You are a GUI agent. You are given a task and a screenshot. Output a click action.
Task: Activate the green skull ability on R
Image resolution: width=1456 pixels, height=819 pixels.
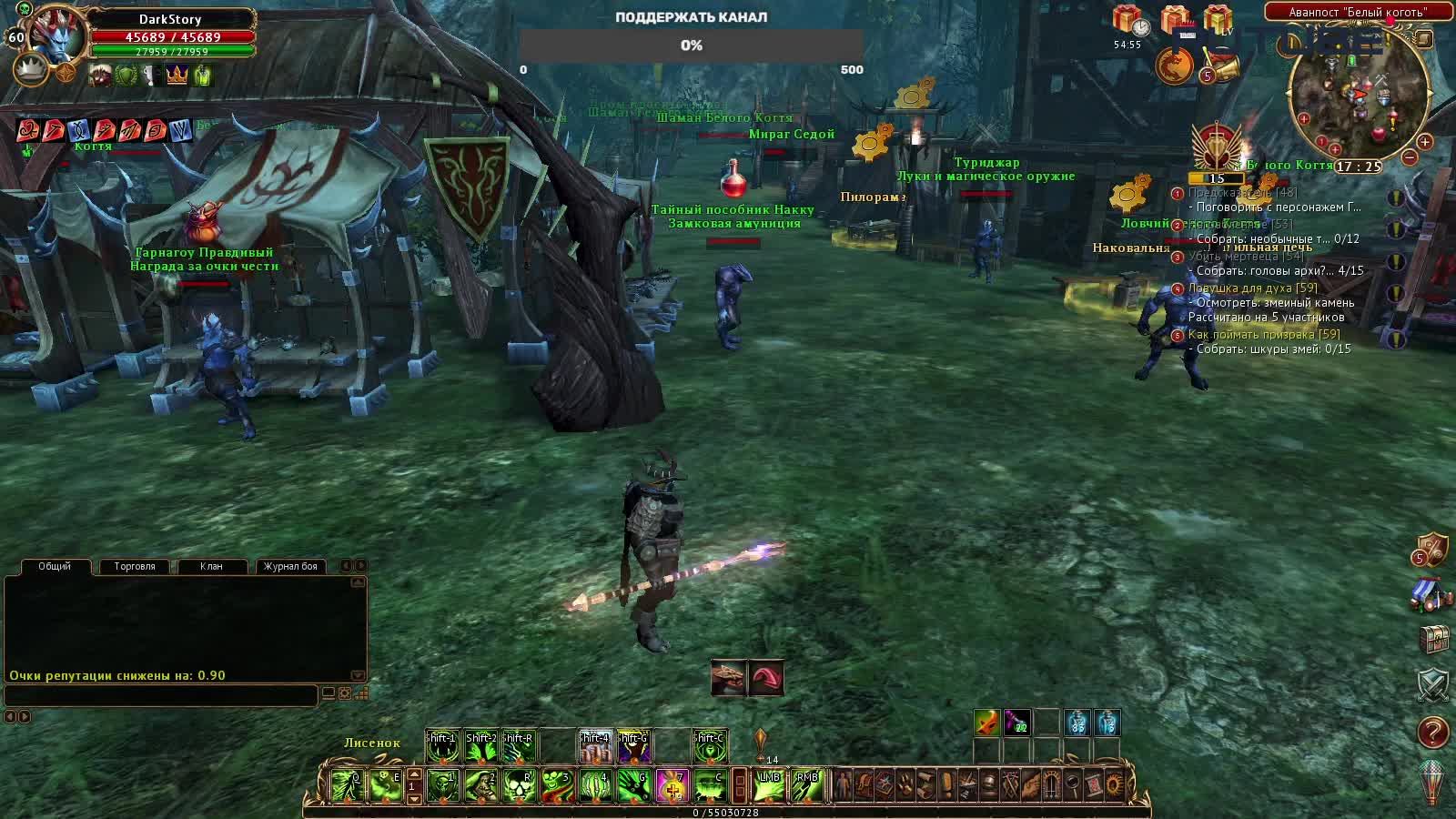point(520,785)
